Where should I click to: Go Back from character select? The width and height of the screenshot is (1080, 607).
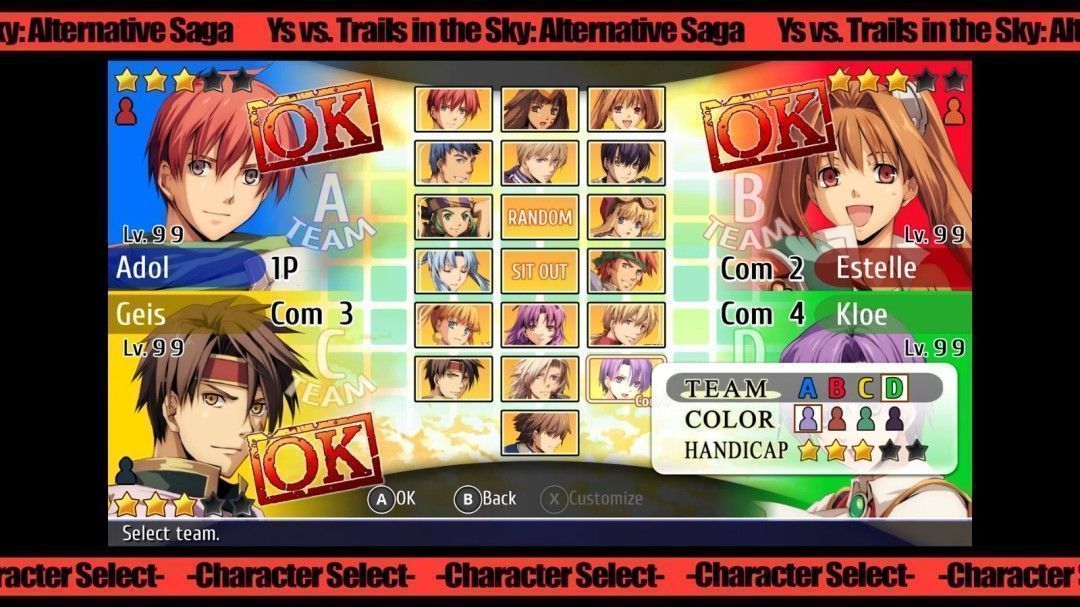click(486, 498)
